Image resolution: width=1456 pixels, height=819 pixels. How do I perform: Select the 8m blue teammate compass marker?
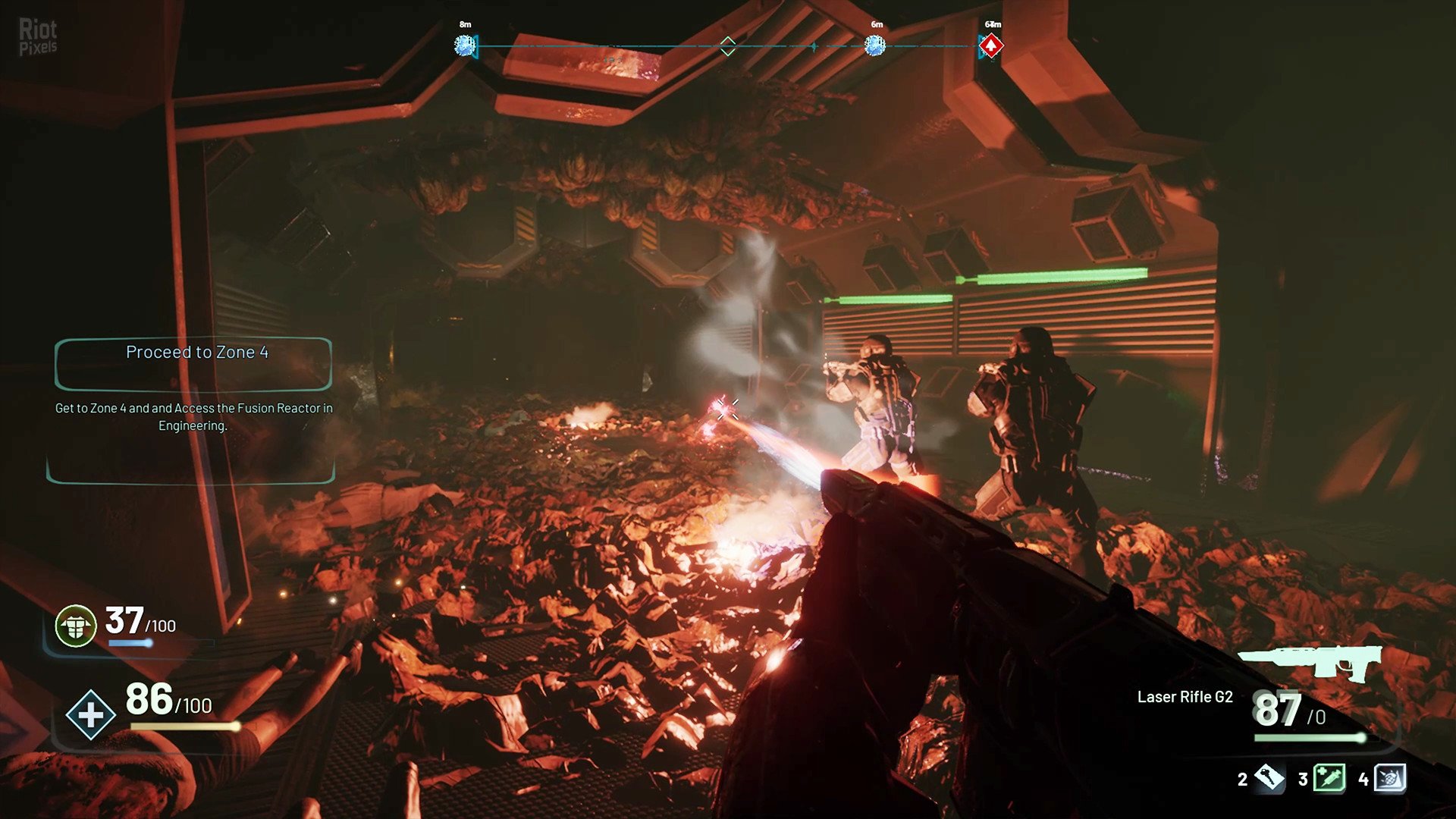464,46
